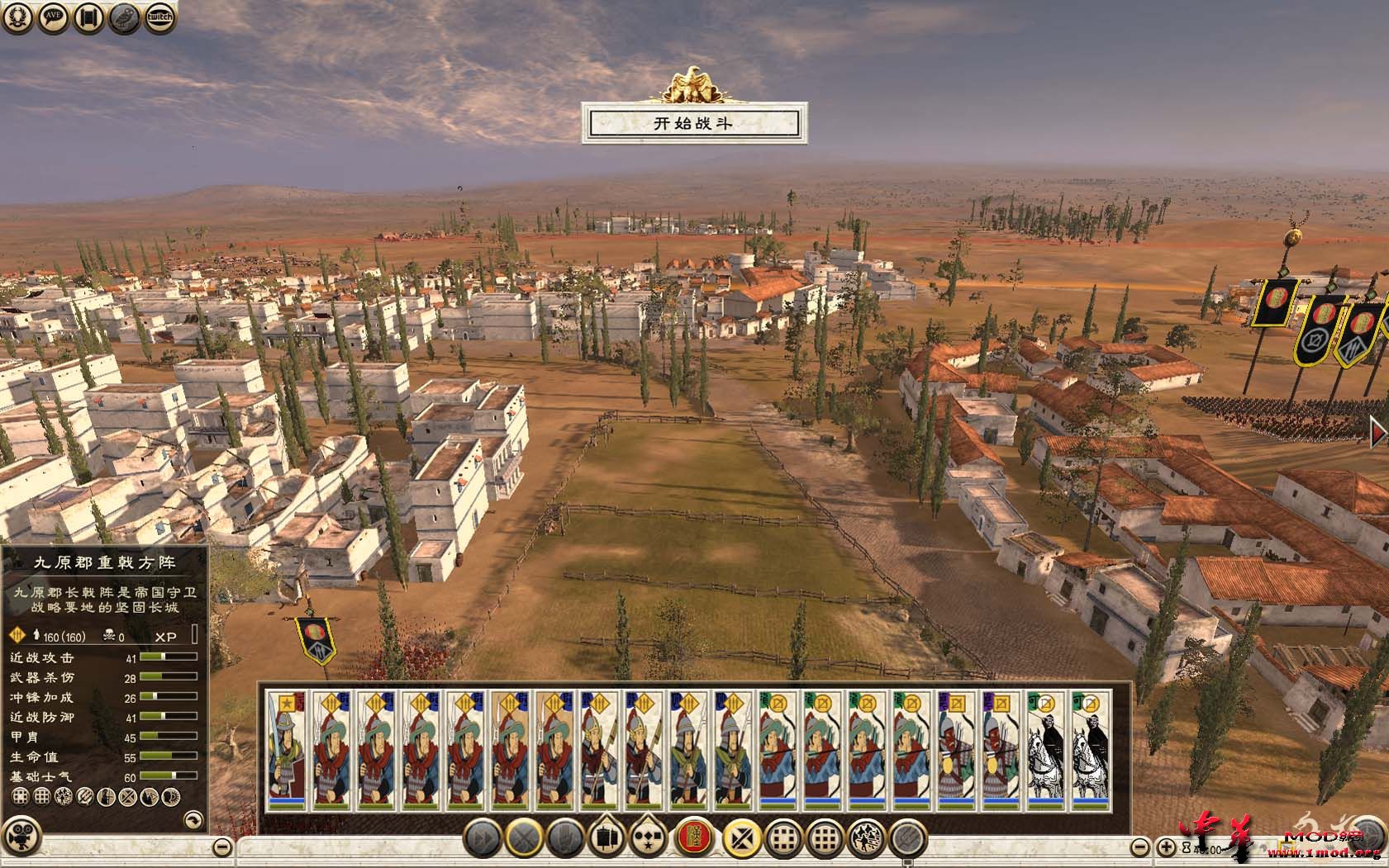The width and height of the screenshot is (1389, 868).
Task: Activate the highlighted yellow crossed-square ability
Action: [x=740, y=839]
